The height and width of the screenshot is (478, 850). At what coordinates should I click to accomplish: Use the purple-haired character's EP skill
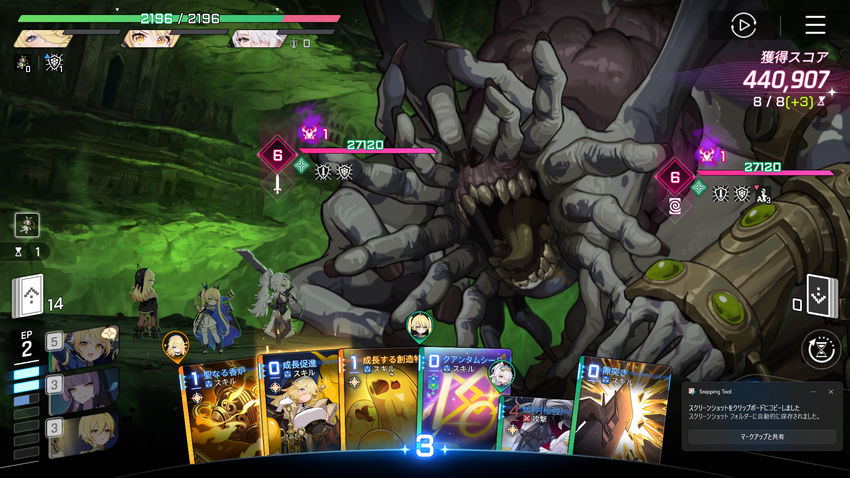(84, 391)
